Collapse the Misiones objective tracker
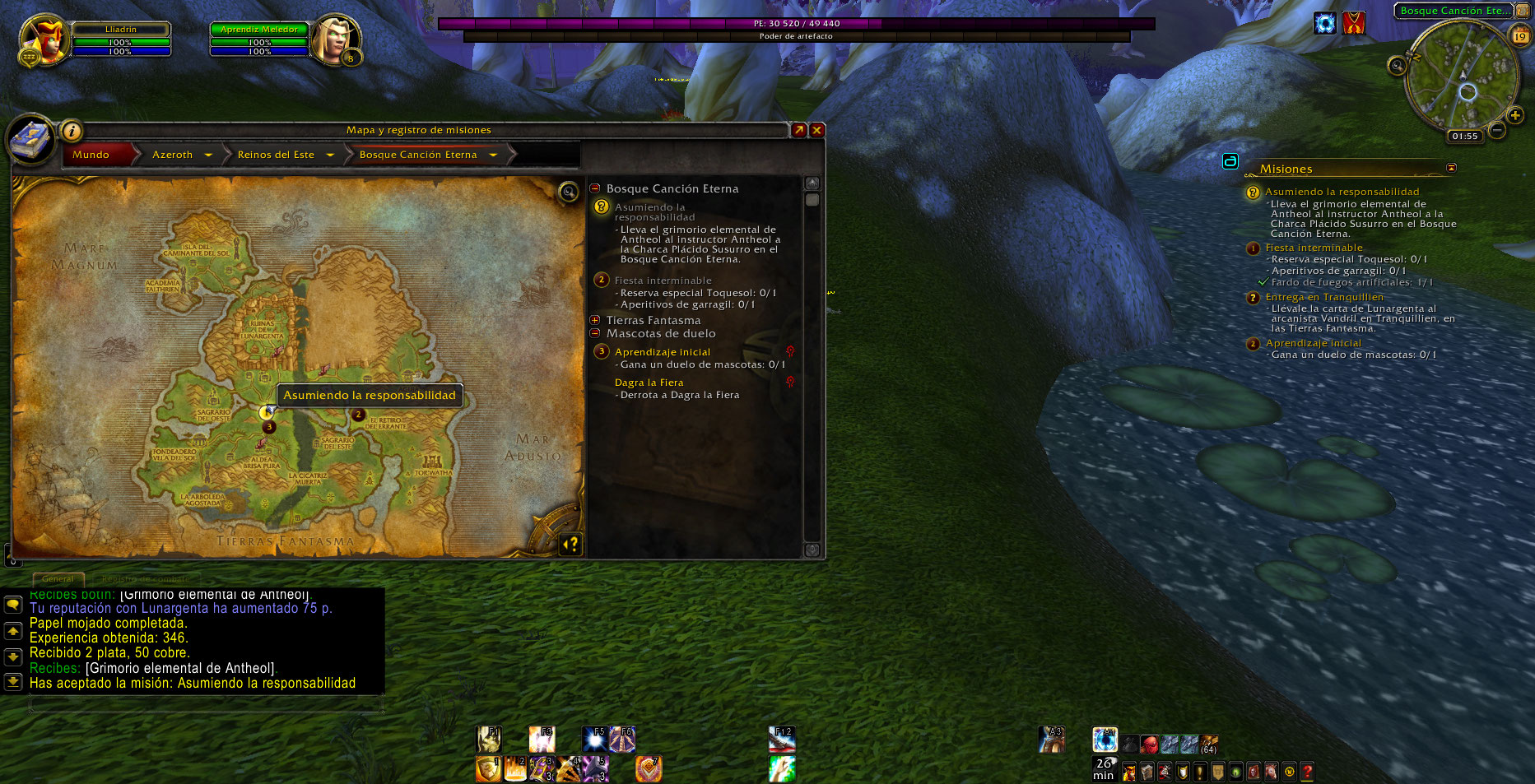The width and height of the screenshot is (1535, 784). coord(1451,168)
